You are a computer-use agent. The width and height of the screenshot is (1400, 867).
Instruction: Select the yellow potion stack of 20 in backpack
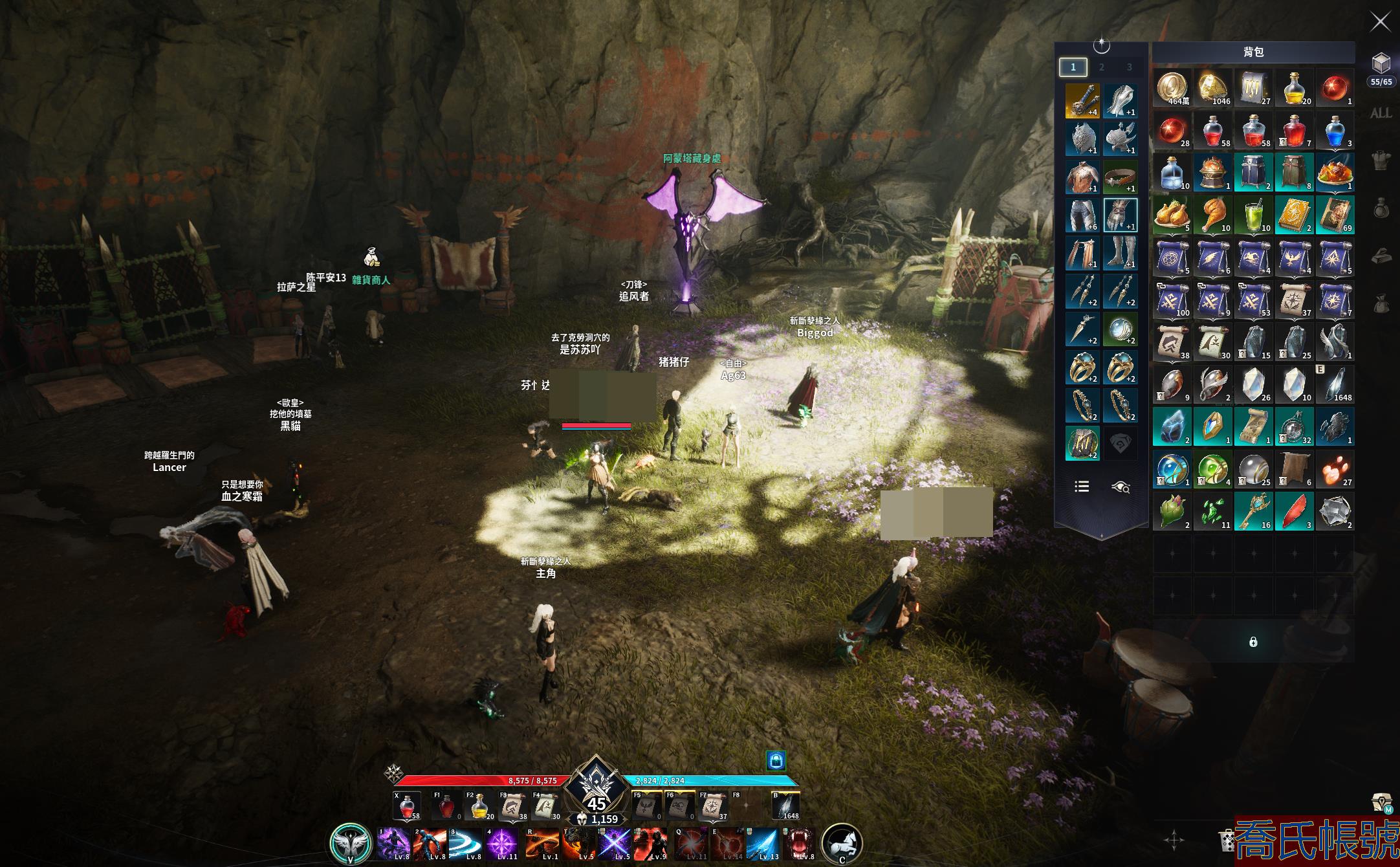(x=1293, y=88)
